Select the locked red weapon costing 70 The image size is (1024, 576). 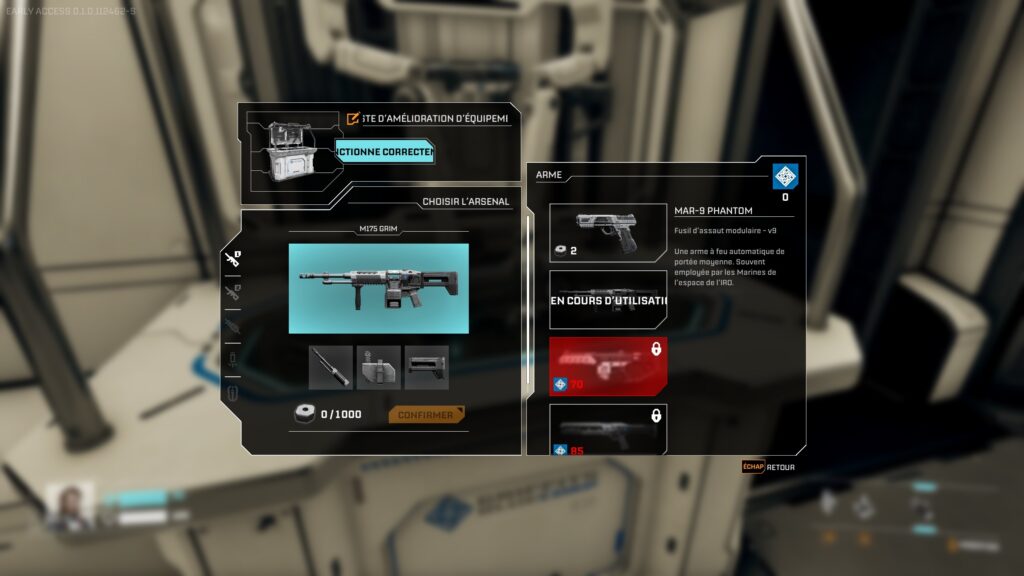[608, 366]
